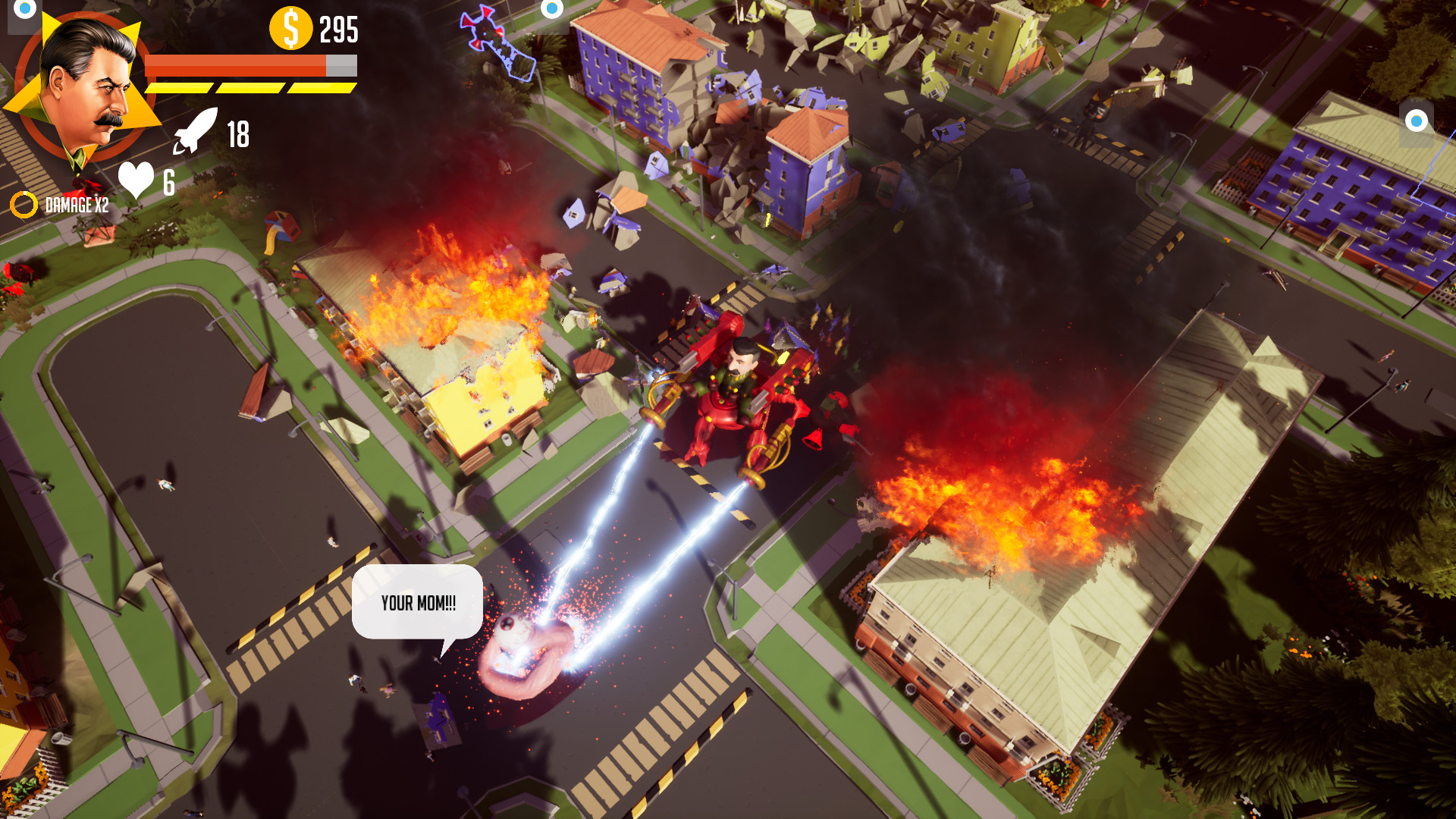Screen dimensions: 1456x819
Task: Click the circular timer ring beside DAMAGE X2
Action: click(x=23, y=202)
